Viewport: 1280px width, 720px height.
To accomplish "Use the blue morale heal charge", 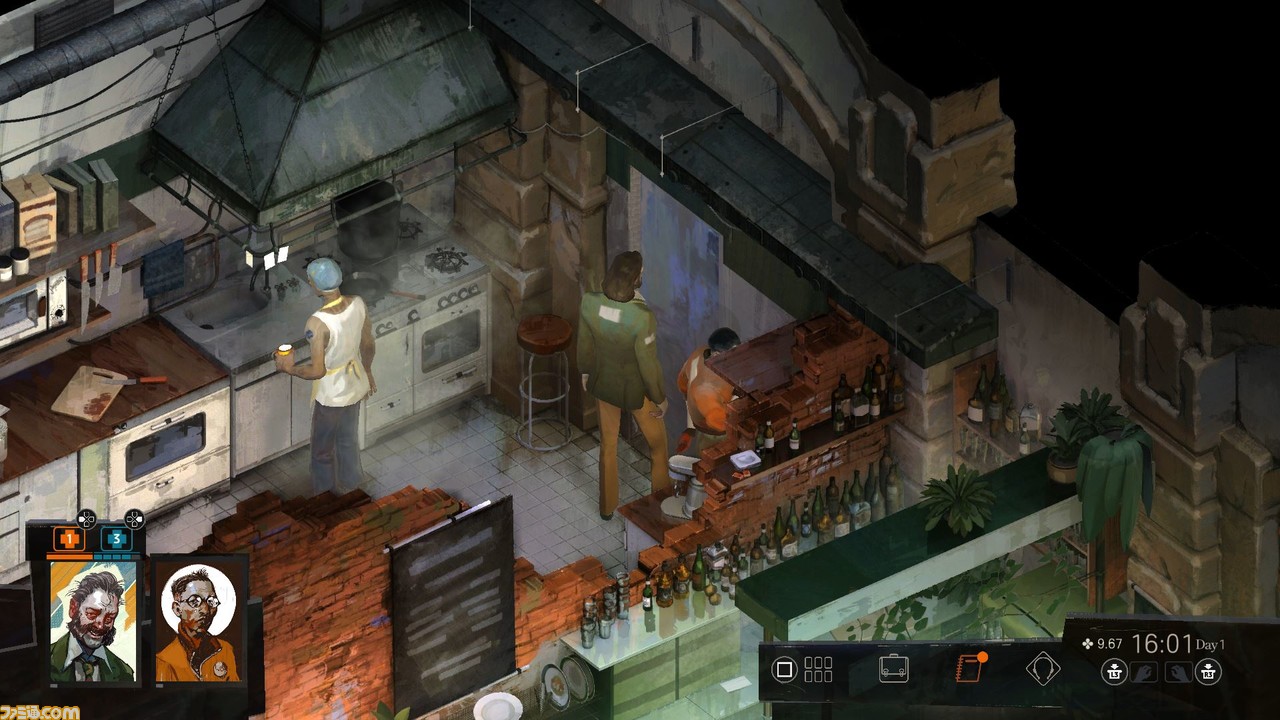I will click(116, 539).
